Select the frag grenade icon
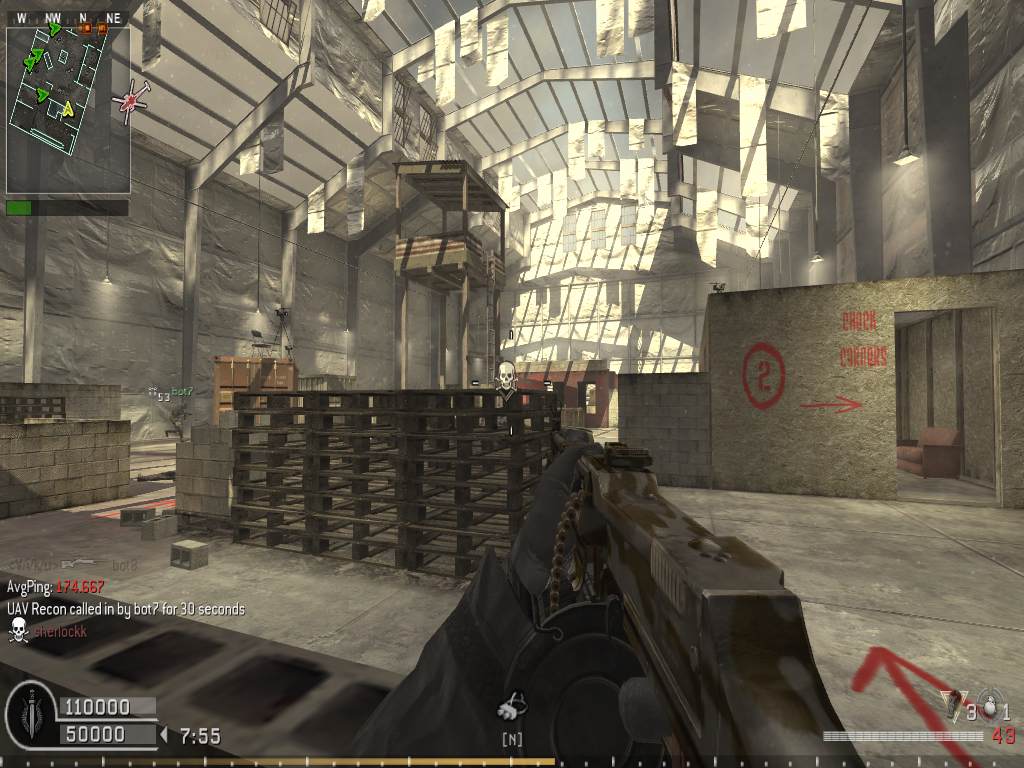 [989, 704]
